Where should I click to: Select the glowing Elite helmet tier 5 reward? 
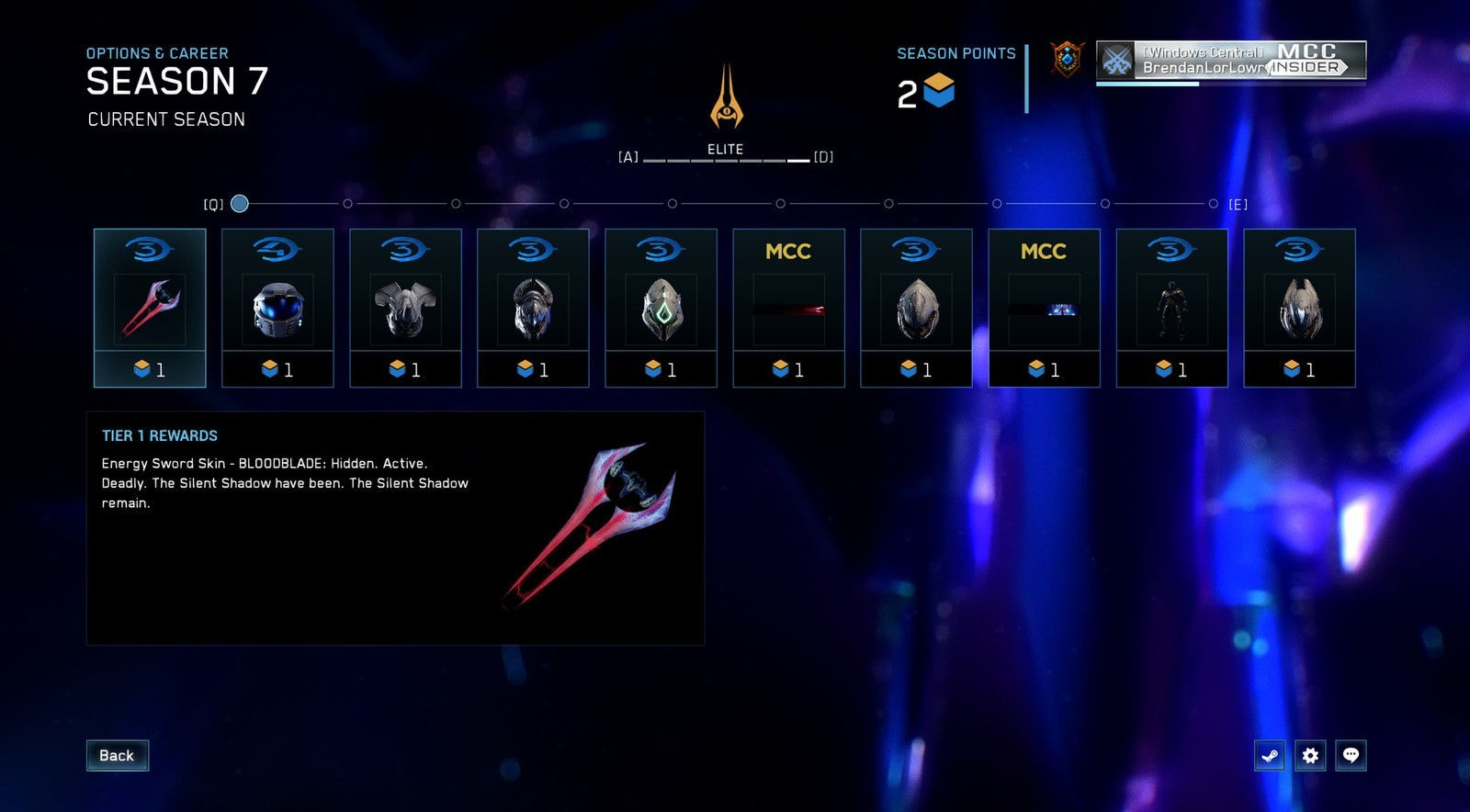pyautogui.click(x=661, y=307)
